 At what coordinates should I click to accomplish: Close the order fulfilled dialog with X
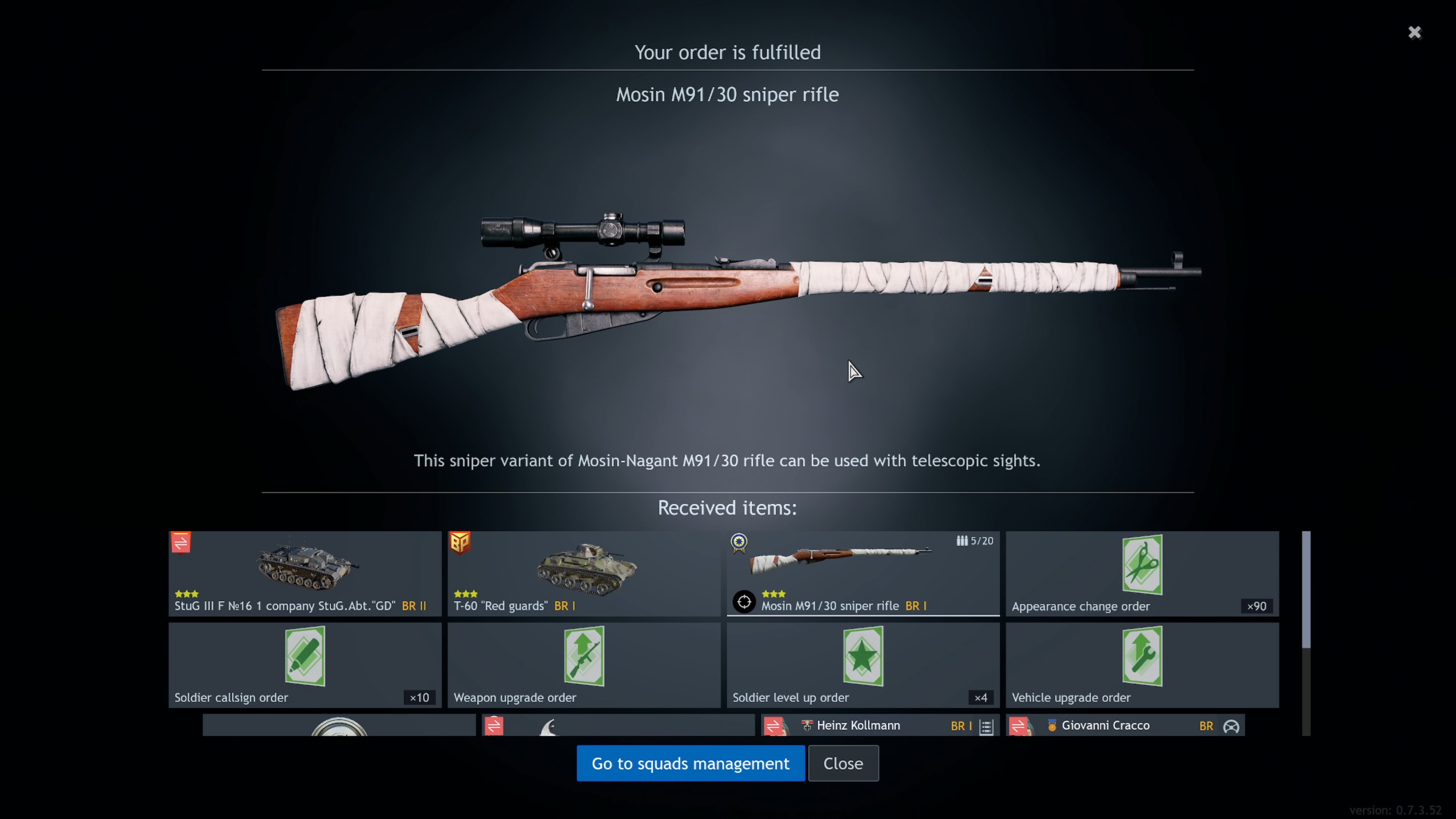[x=1414, y=32]
